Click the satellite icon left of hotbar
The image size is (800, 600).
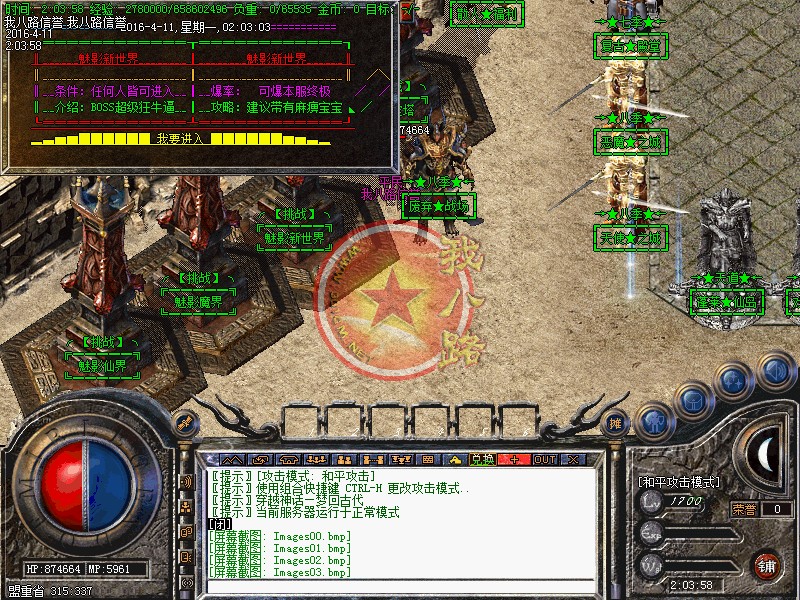[183, 422]
